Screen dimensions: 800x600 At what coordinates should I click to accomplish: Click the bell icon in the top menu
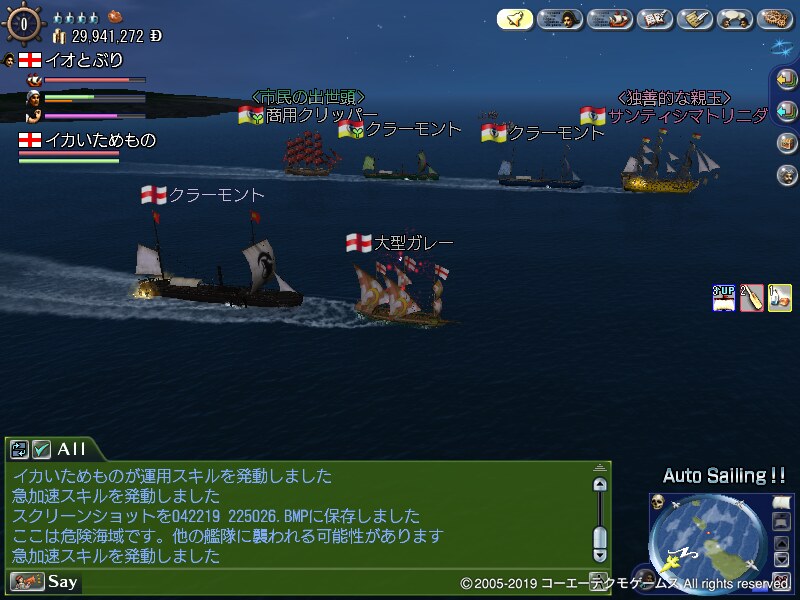tap(515, 19)
